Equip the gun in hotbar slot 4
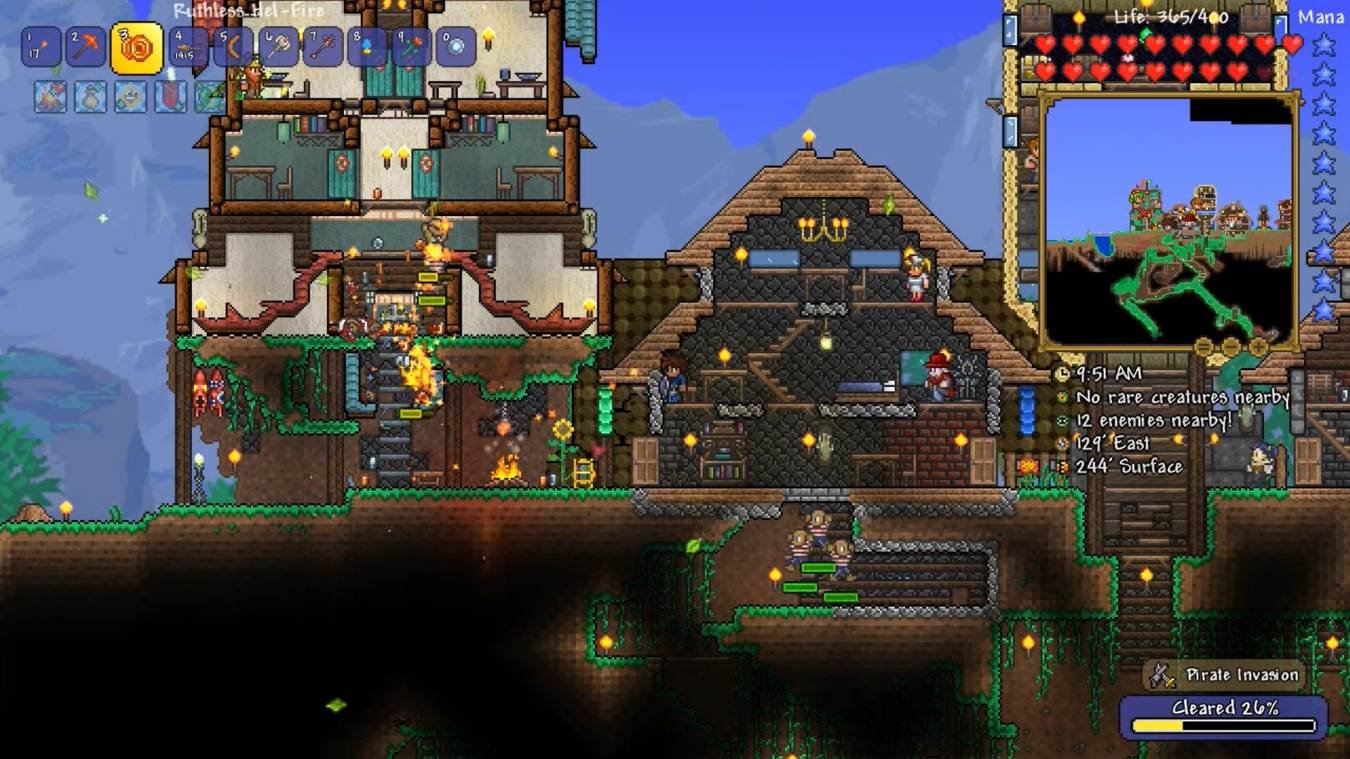 pyautogui.click(x=189, y=47)
